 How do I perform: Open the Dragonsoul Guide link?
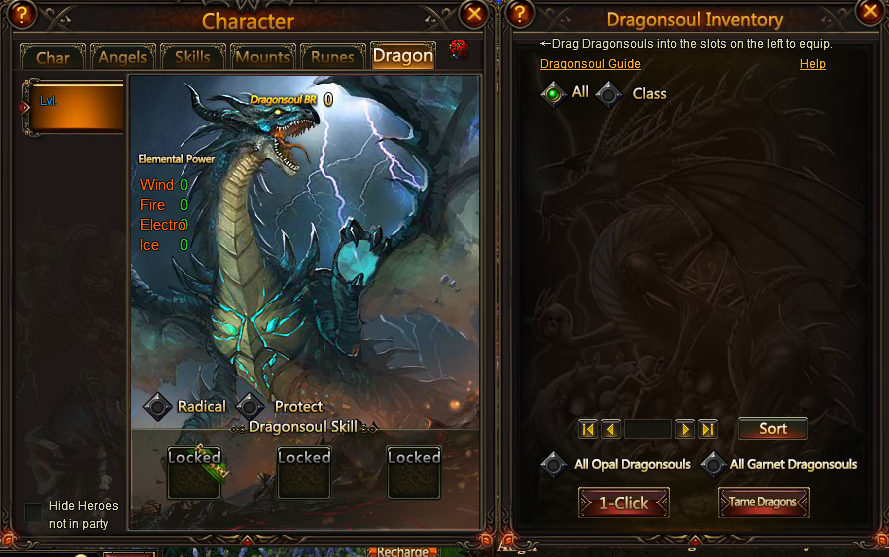tap(590, 64)
